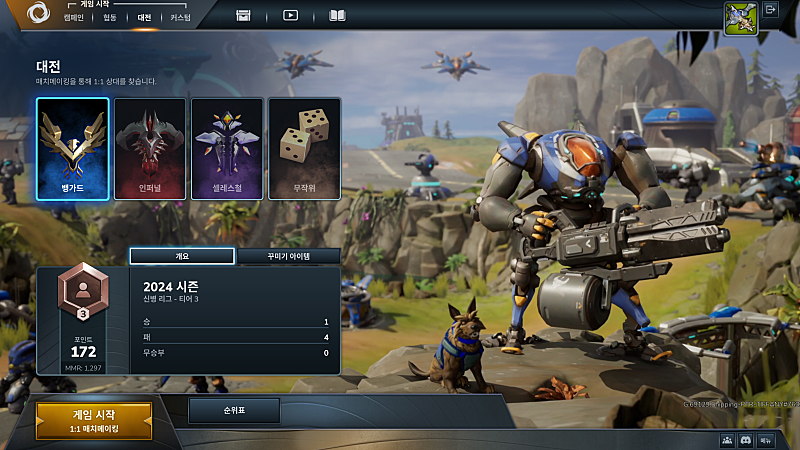Viewport: 800px width, 450px height.
Task: Open the 커스텀 mode tab
Action: pos(180,17)
